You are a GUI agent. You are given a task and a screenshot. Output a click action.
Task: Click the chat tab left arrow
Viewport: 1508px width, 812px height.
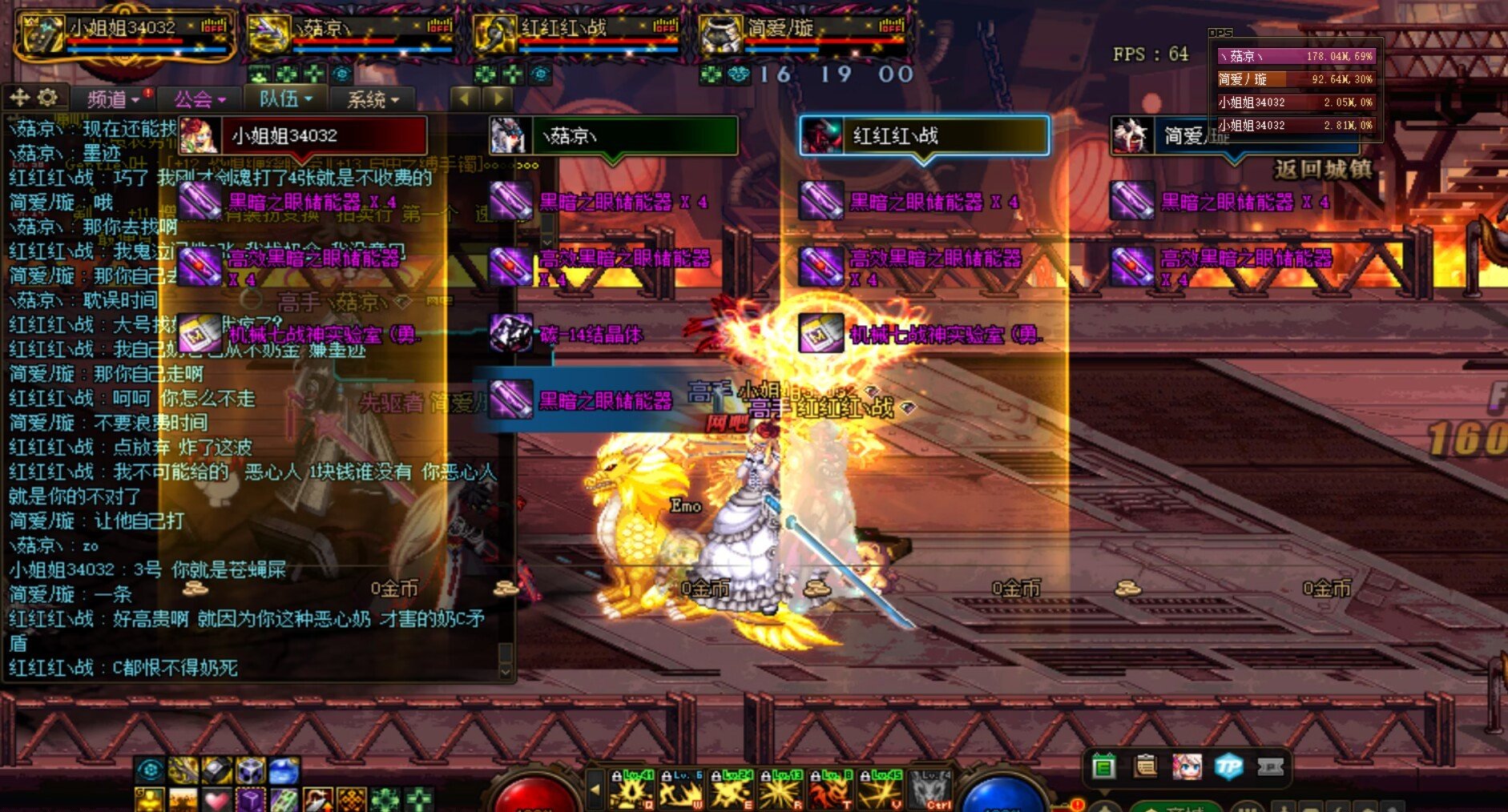click(x=465, y=98)
